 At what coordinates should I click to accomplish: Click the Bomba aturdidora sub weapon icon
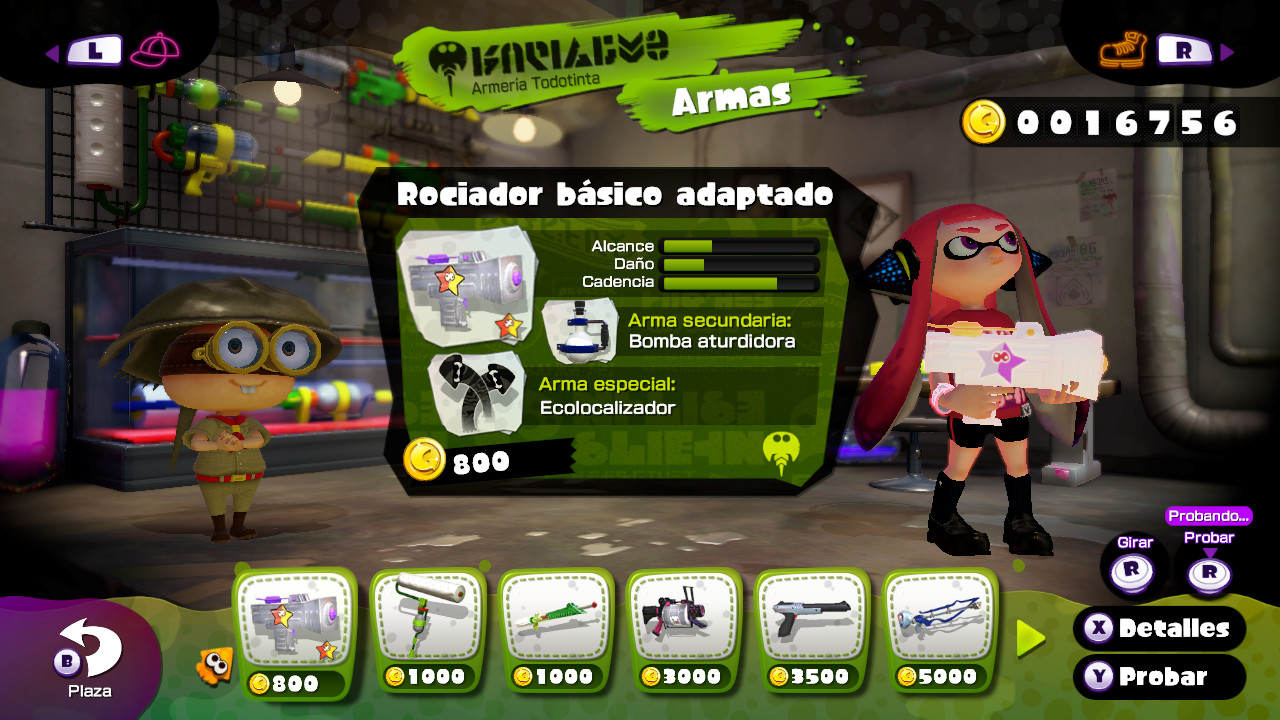click(578, 330)
